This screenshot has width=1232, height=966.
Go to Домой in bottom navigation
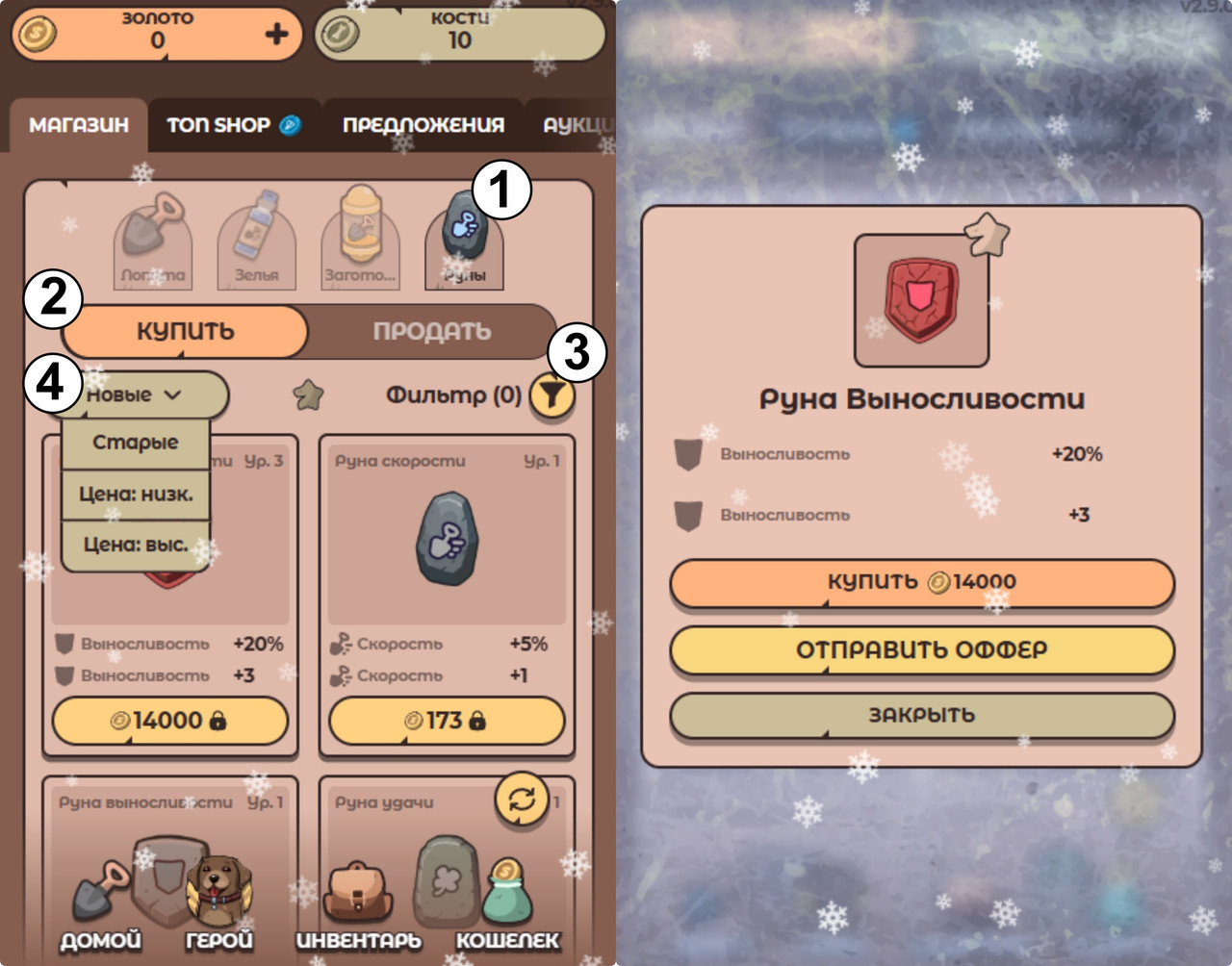(101, 906)
